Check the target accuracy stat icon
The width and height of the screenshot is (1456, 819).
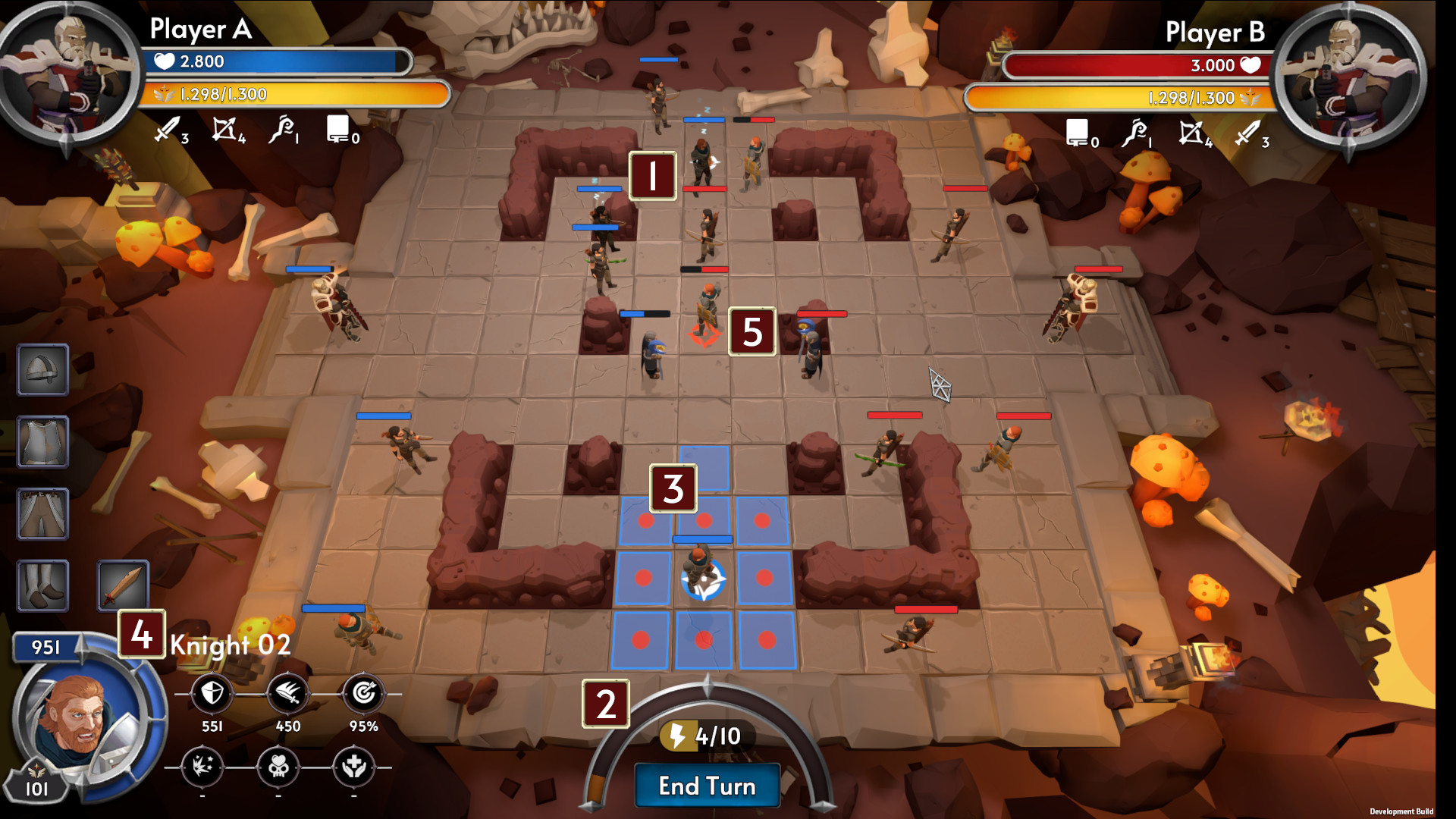363,693
